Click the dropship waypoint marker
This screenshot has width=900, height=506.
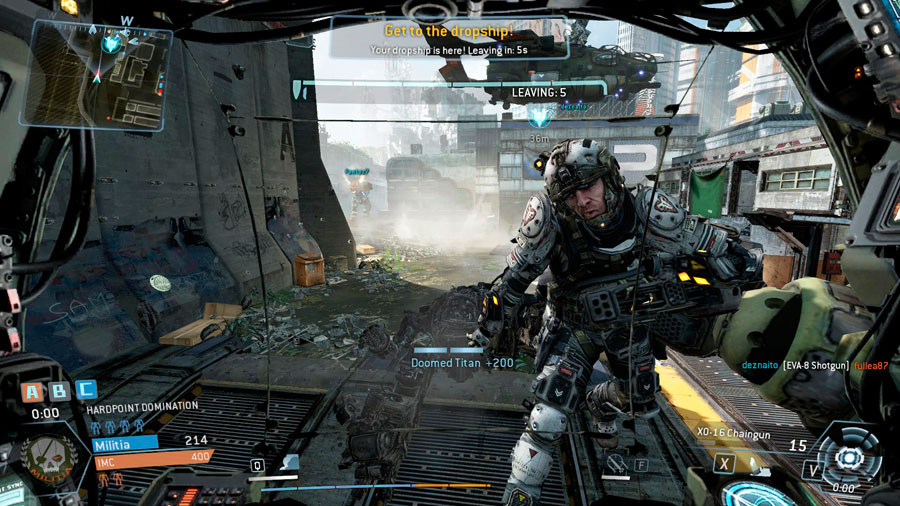click(x=539, y=117)
